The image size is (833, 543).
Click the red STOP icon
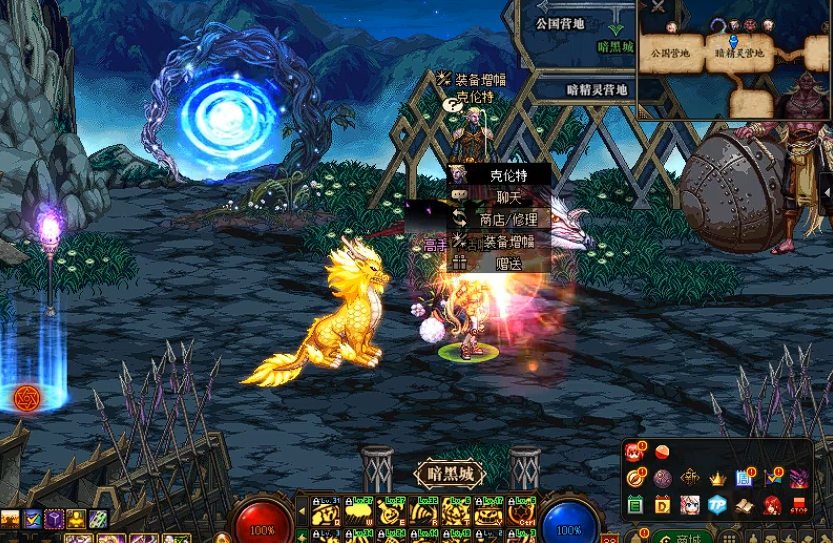pyautogui.click(x=799, y=505)
